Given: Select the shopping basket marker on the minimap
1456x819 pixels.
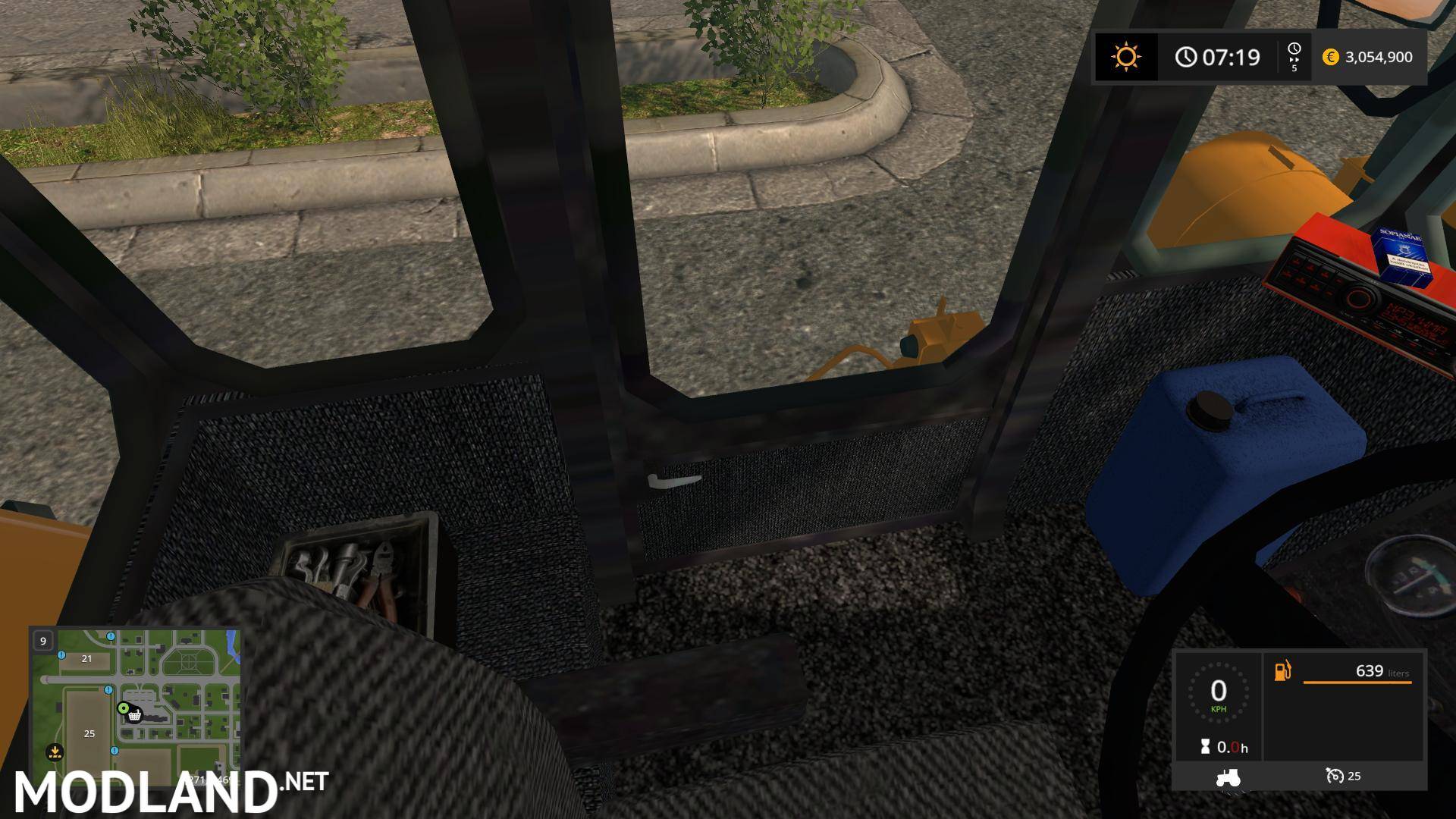Looking at the screenshot, I should coord(134,717).
